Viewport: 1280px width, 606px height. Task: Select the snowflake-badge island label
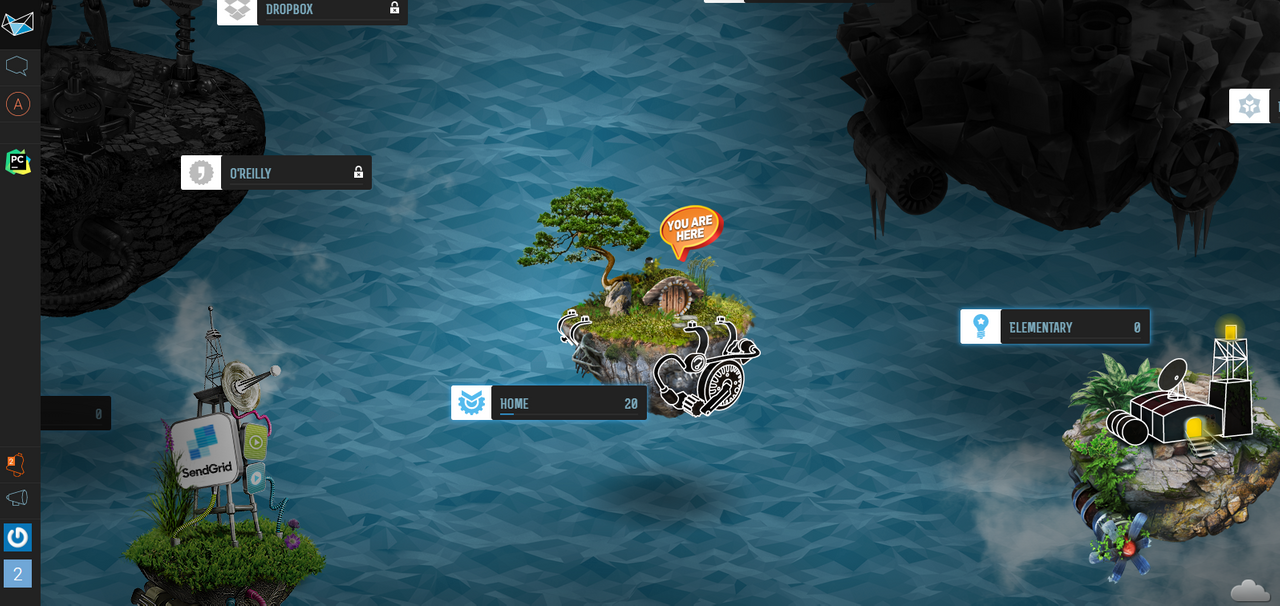pyautogui.click(x=1253, y=106)
